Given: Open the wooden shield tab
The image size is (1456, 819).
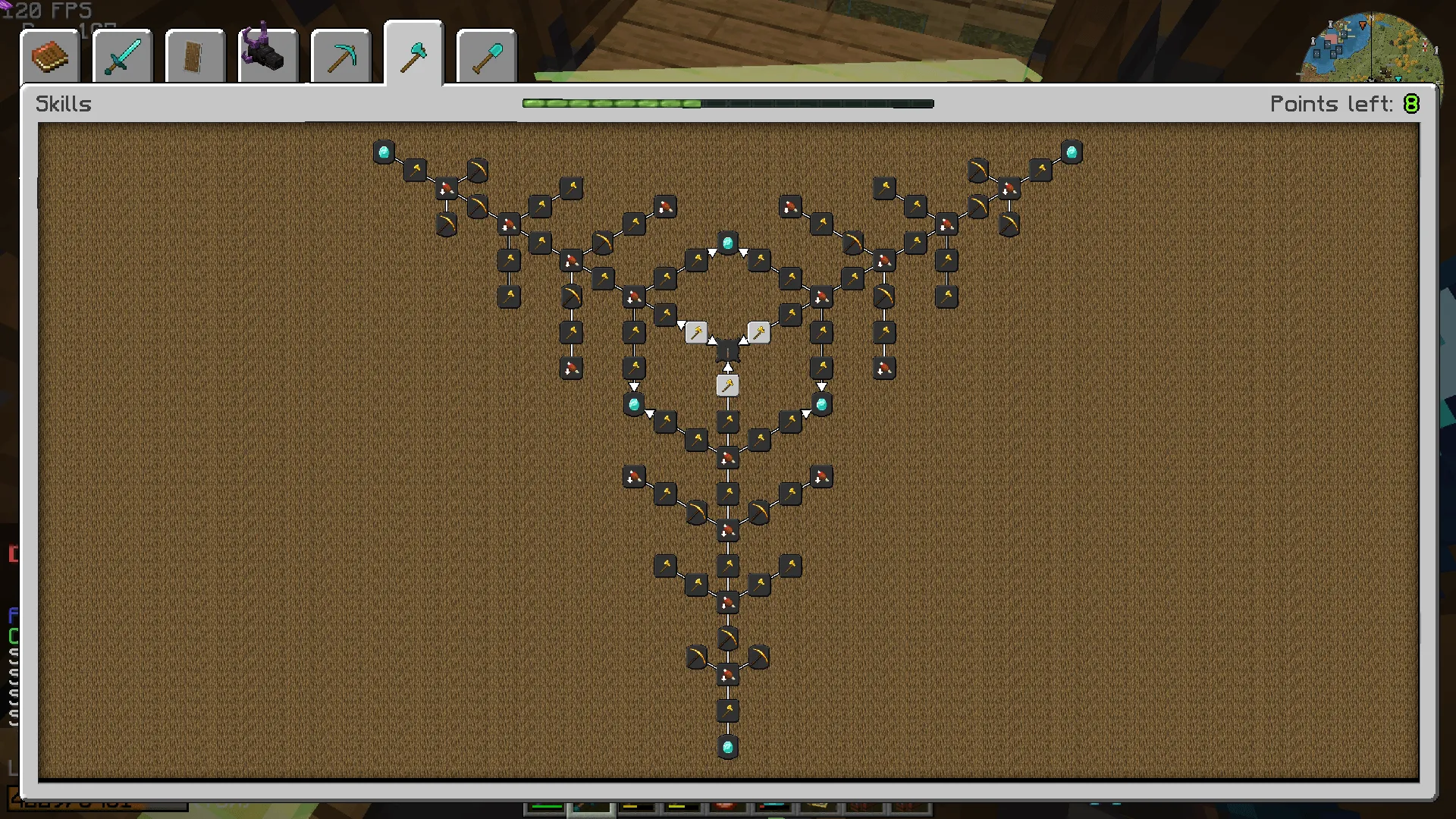Looking at the screenshot, I should [193, 55].
